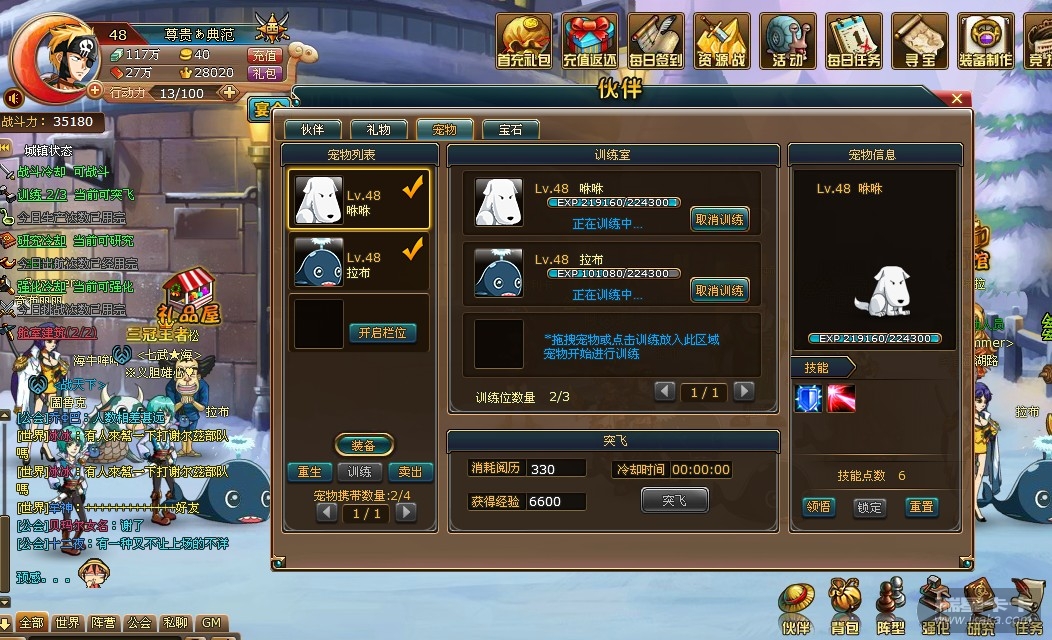The image size is (1052, 640).
Task: Lock skill using the 锁定 button
Action: point(869,507)
